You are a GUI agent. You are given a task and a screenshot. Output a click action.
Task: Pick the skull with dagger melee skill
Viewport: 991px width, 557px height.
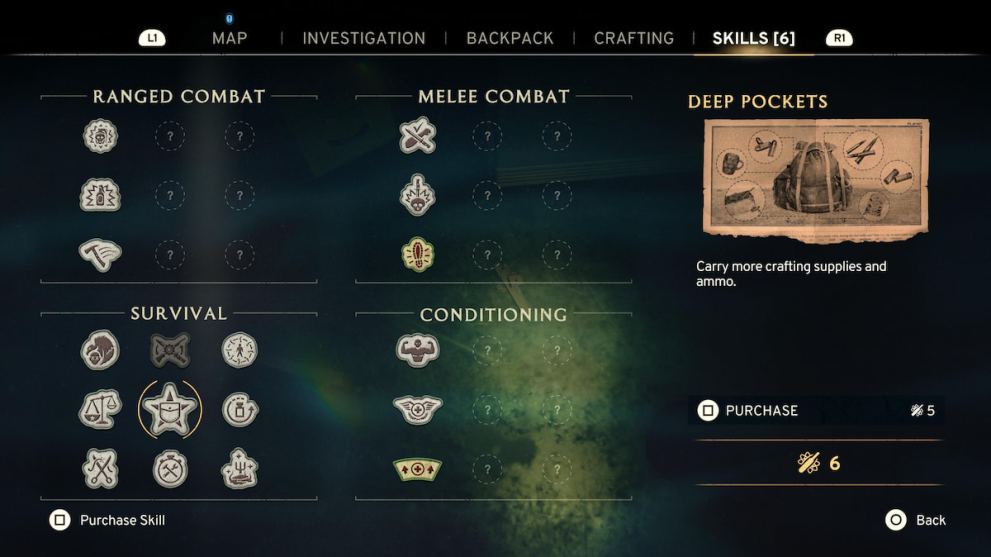pos(417,195)
